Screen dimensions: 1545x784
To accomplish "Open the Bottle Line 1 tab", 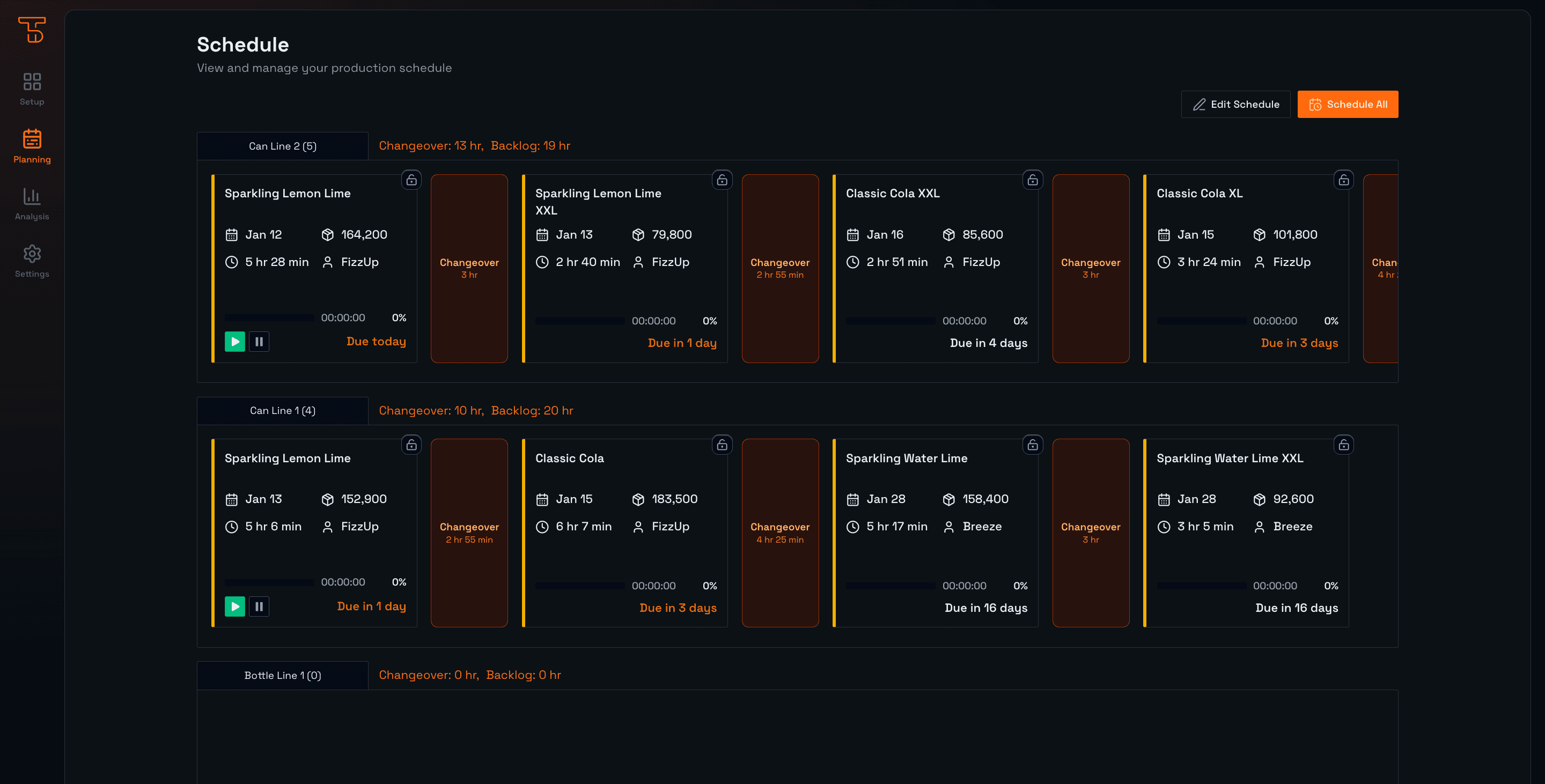I will click(283, 675).
